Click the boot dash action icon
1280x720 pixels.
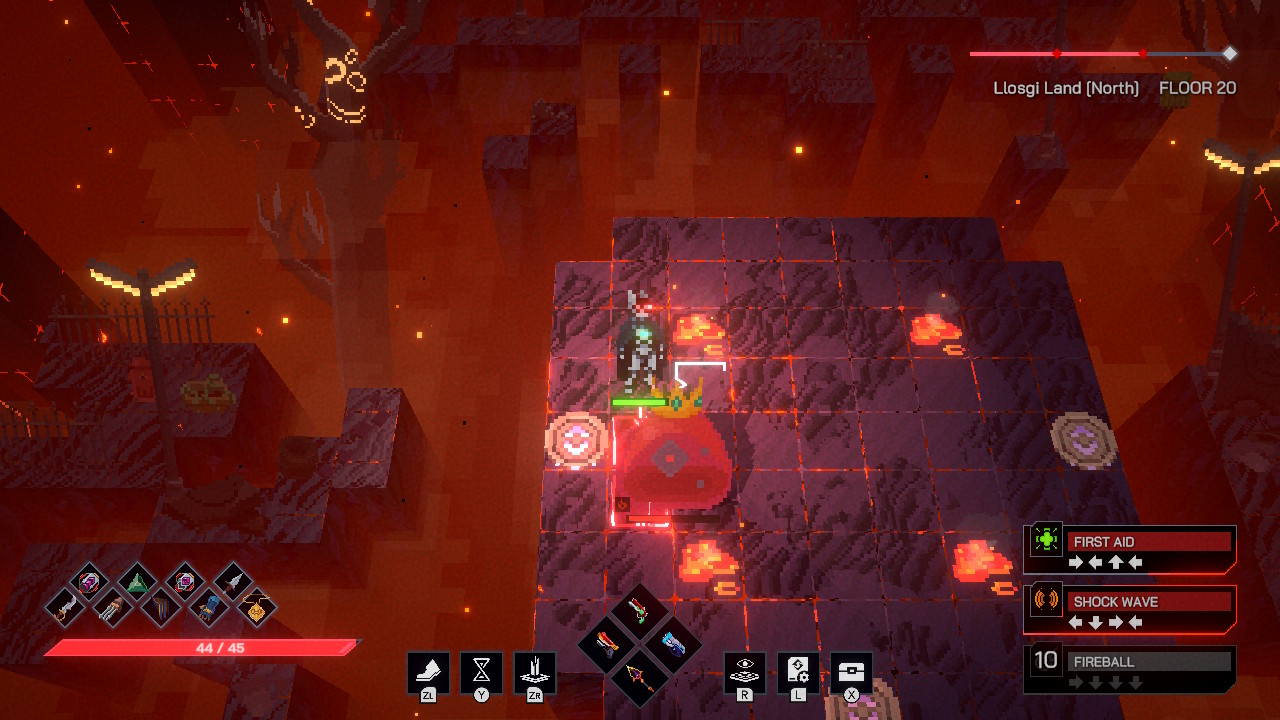coord(428,671)
